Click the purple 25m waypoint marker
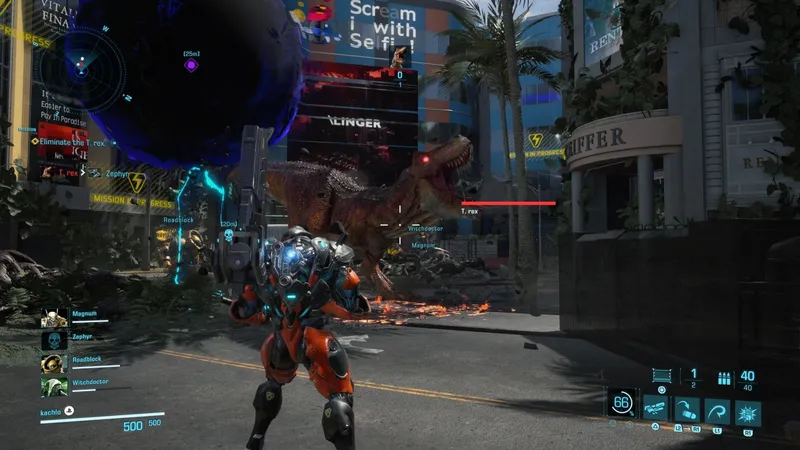Image resolution: width=800 pixels, height=450 pixels. click(x=191, y=65)
